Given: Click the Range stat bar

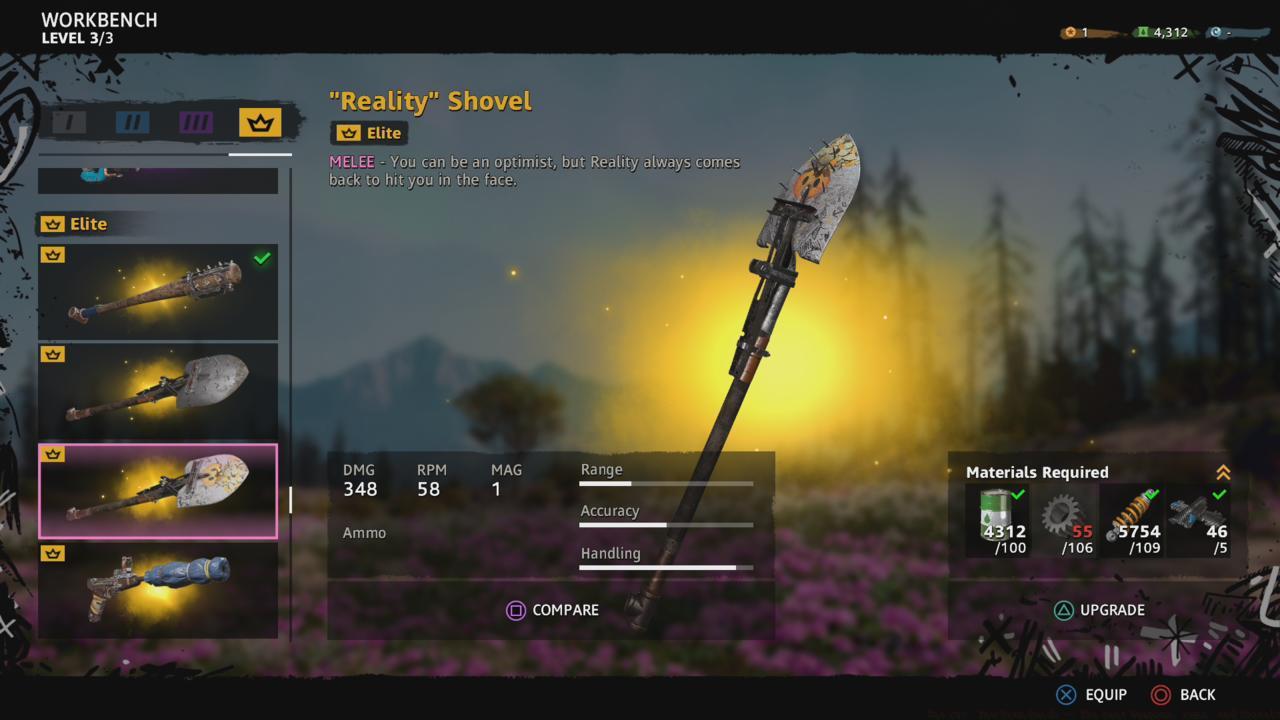Looking at the screenshot, I should [666, 483].
